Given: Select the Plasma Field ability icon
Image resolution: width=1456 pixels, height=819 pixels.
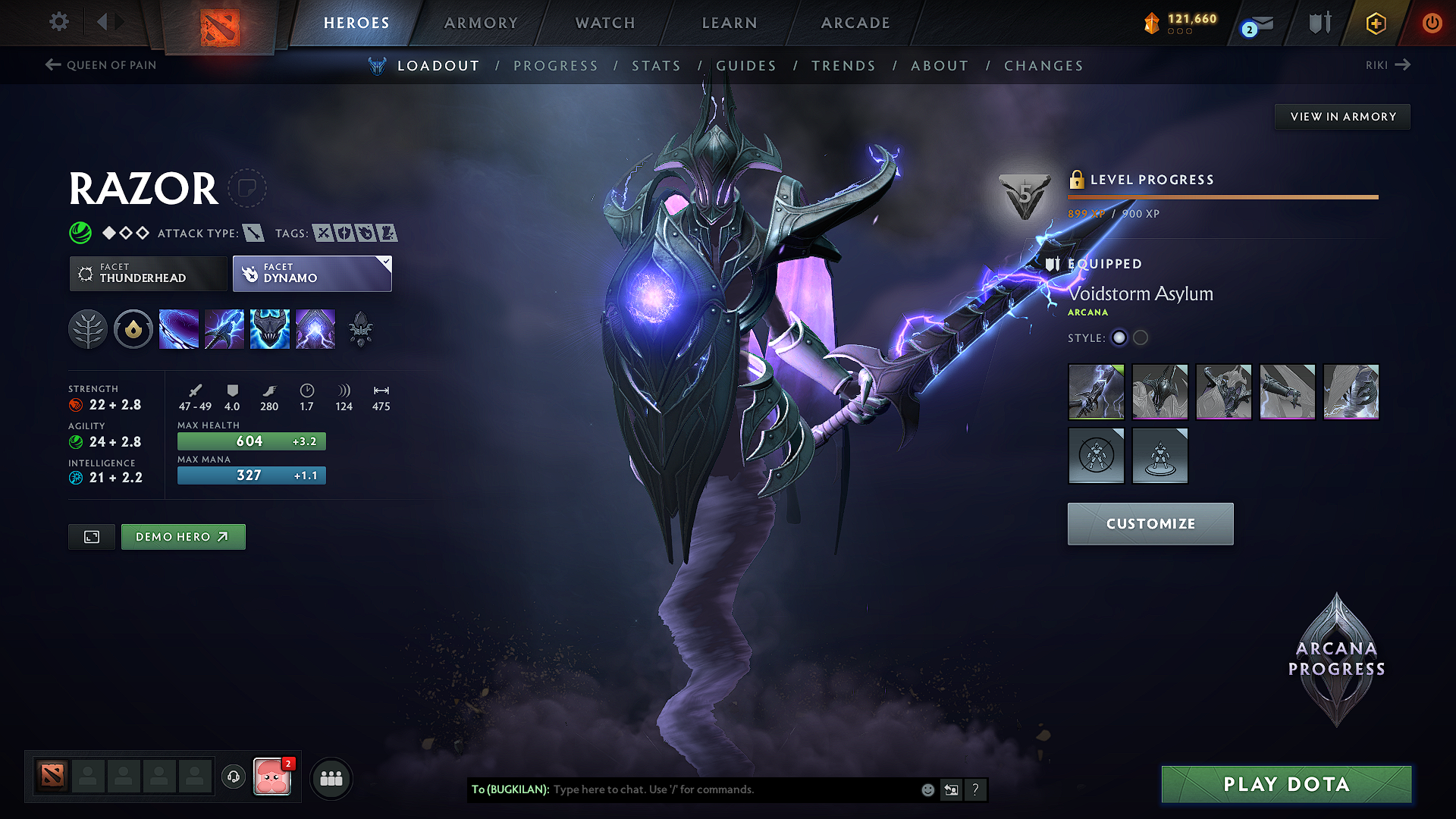Looking at the screenshot, I should [x=179, y=328].
